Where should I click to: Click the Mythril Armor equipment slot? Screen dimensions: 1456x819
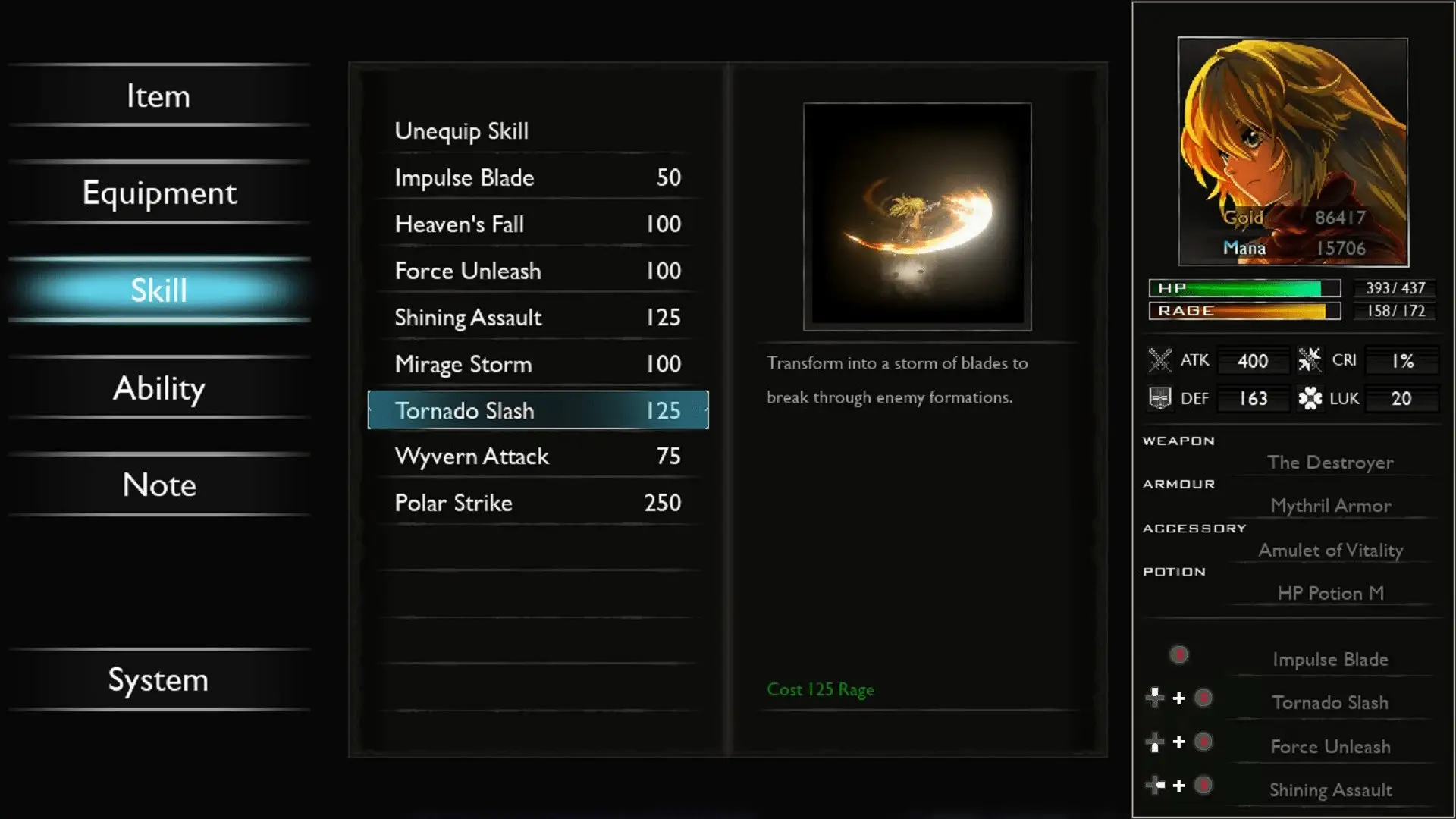[1330, 506]
